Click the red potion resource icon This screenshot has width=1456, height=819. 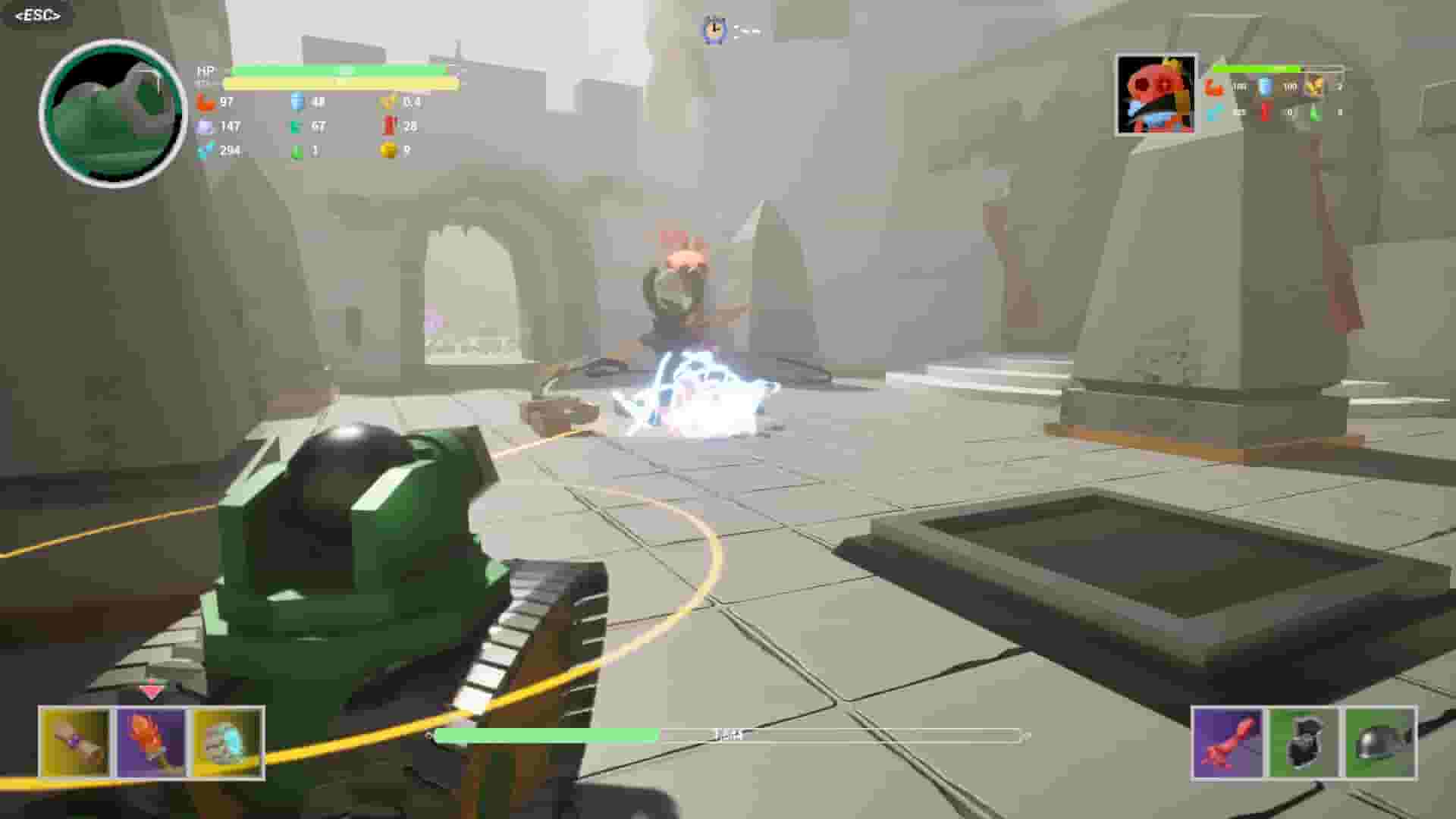[389, 125]
